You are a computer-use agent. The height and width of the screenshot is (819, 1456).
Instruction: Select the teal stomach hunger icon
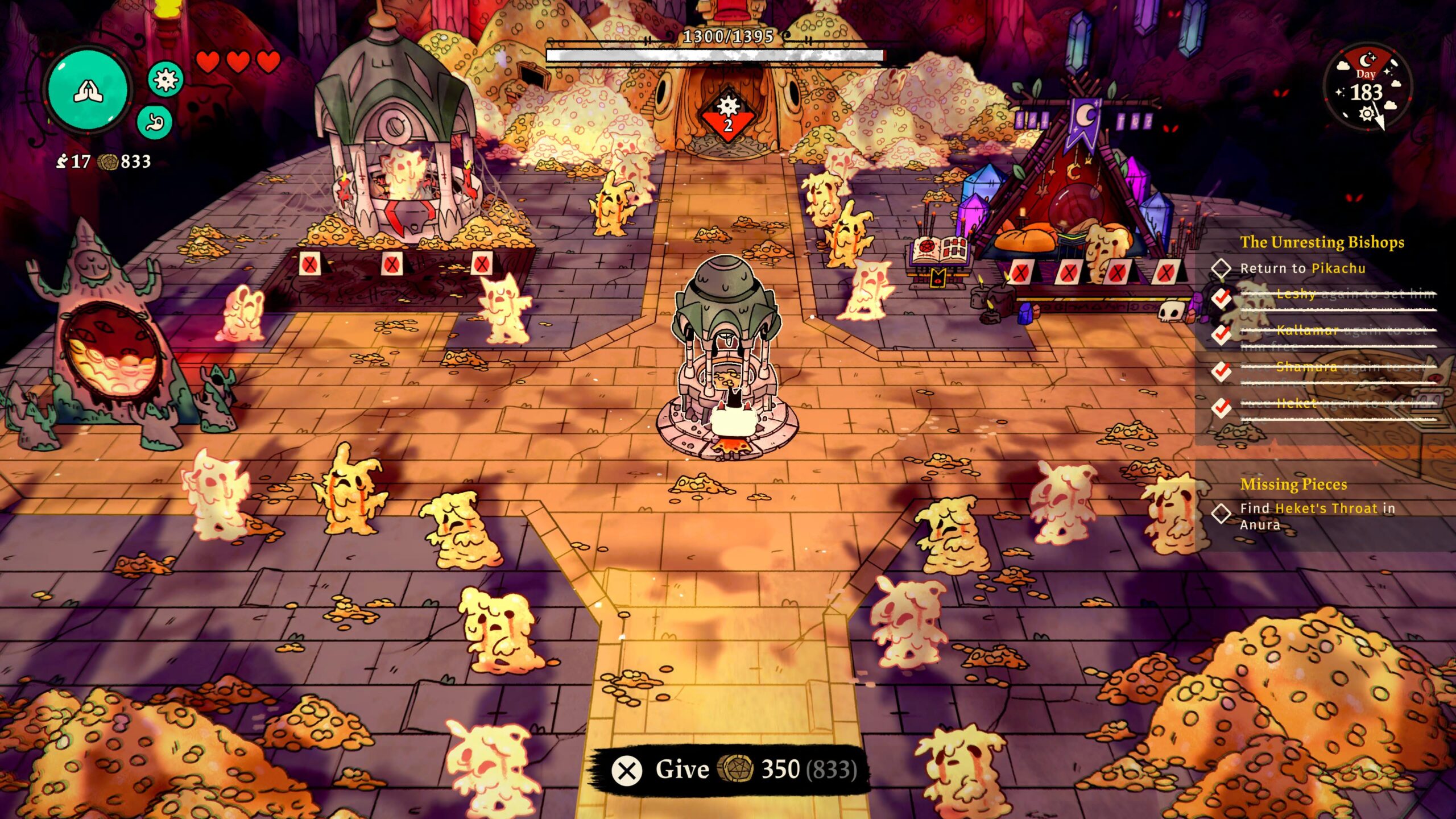point(154,122)
